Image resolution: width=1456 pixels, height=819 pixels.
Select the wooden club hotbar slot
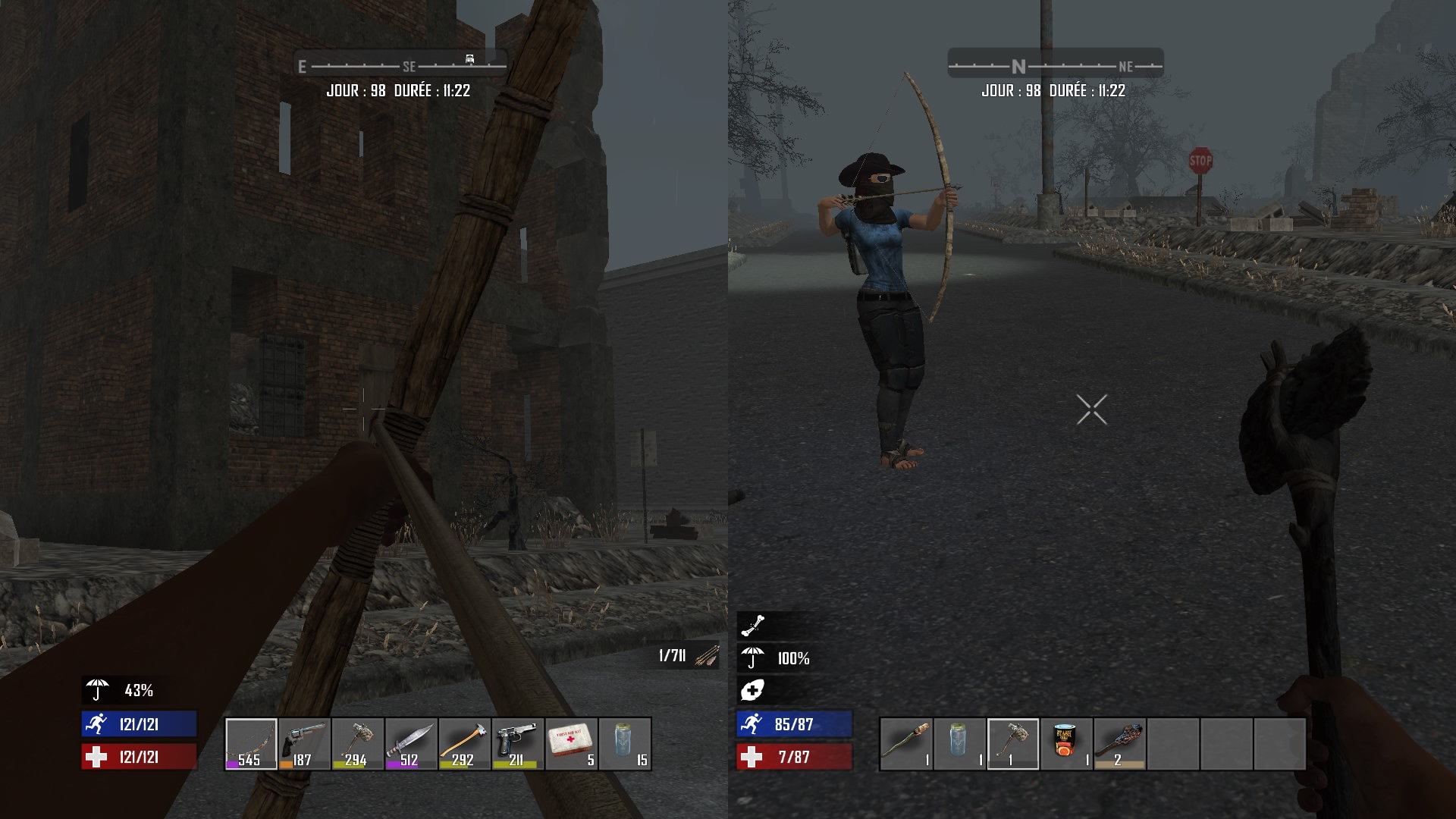coord(906,744)
